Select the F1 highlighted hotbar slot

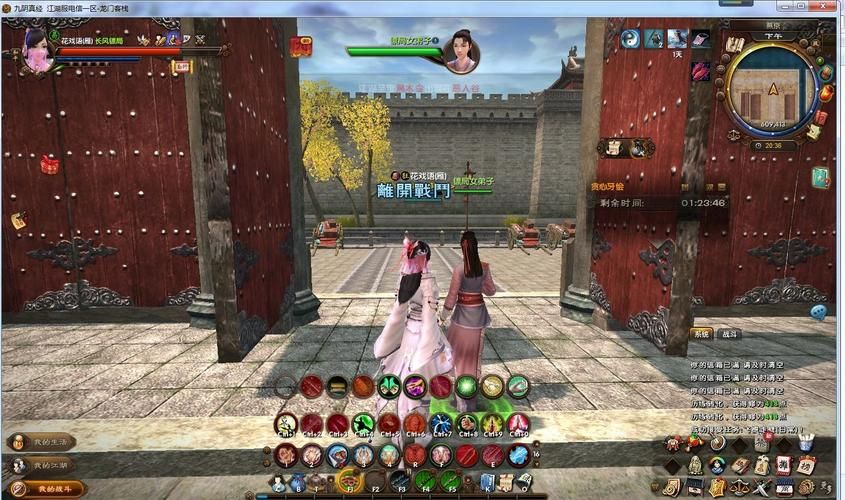coord(348,481)
